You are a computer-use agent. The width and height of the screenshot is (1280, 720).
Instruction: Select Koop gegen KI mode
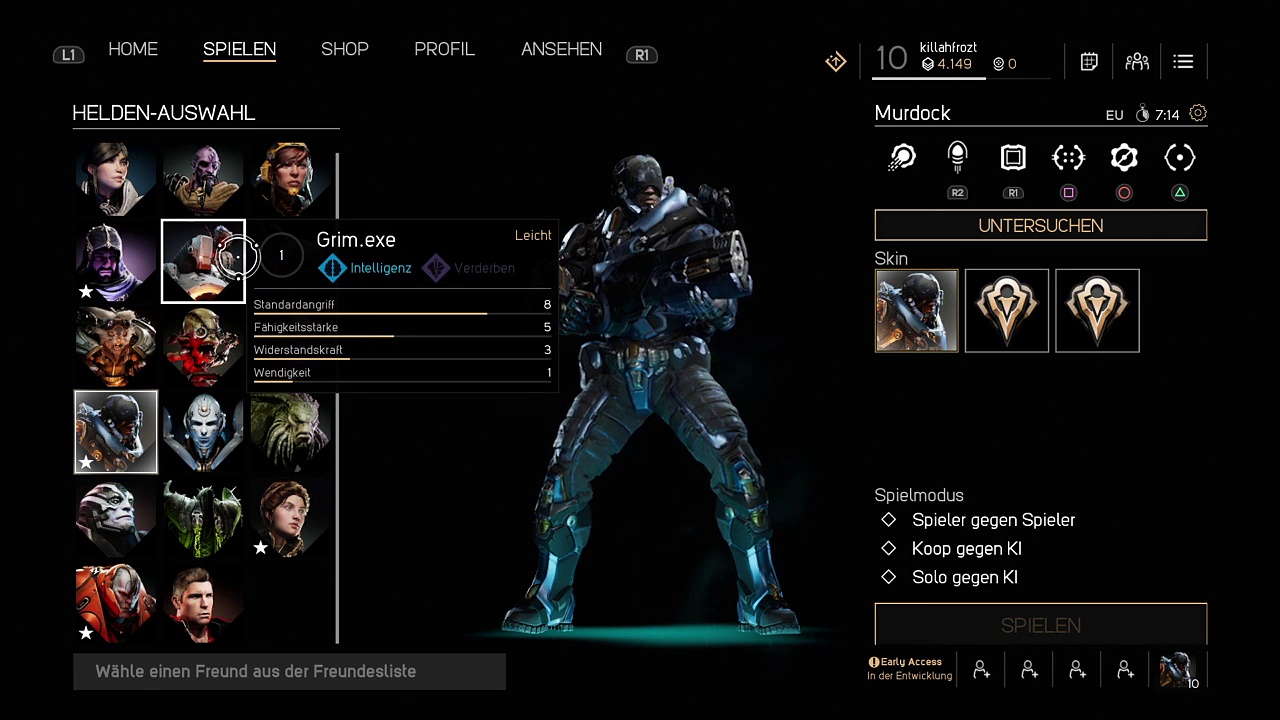coord(966,549)
